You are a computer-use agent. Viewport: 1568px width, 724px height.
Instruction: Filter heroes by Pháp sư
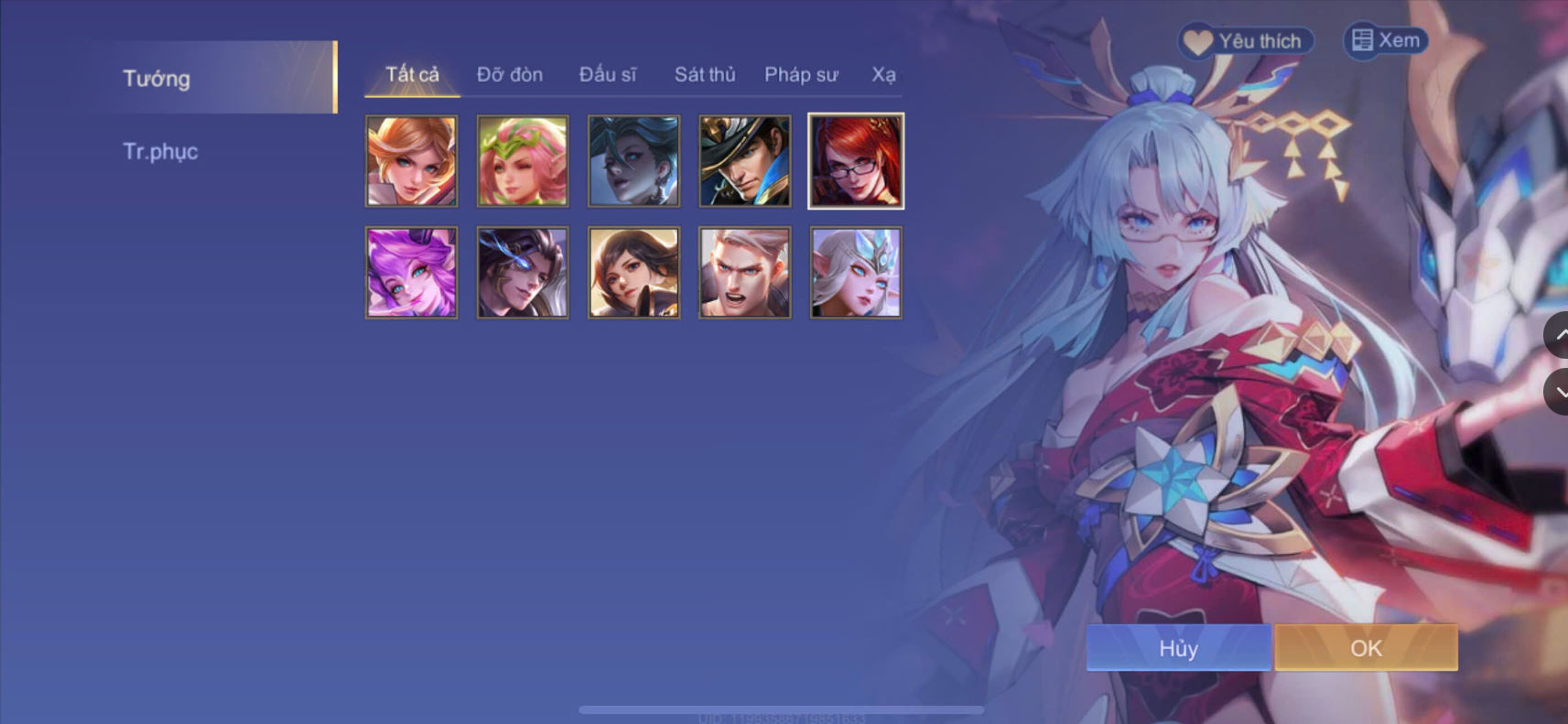click(801, 74)
